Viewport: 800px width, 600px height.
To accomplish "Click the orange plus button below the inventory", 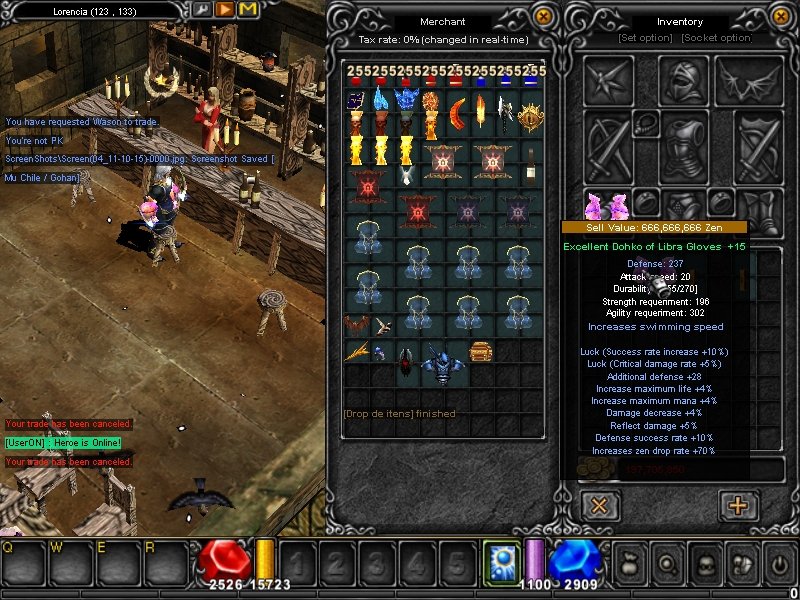I will coord(738,505).
